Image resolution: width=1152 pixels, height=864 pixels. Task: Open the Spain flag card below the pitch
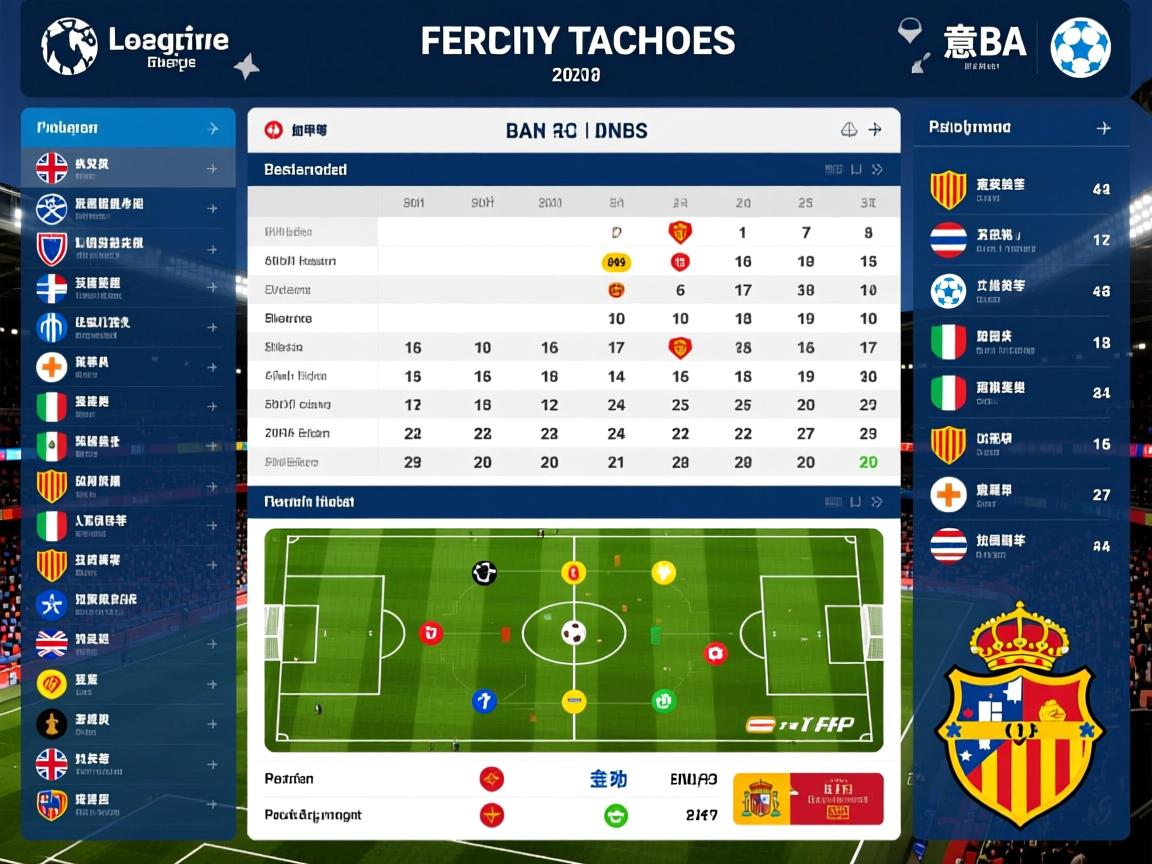[x=808, y=798]
